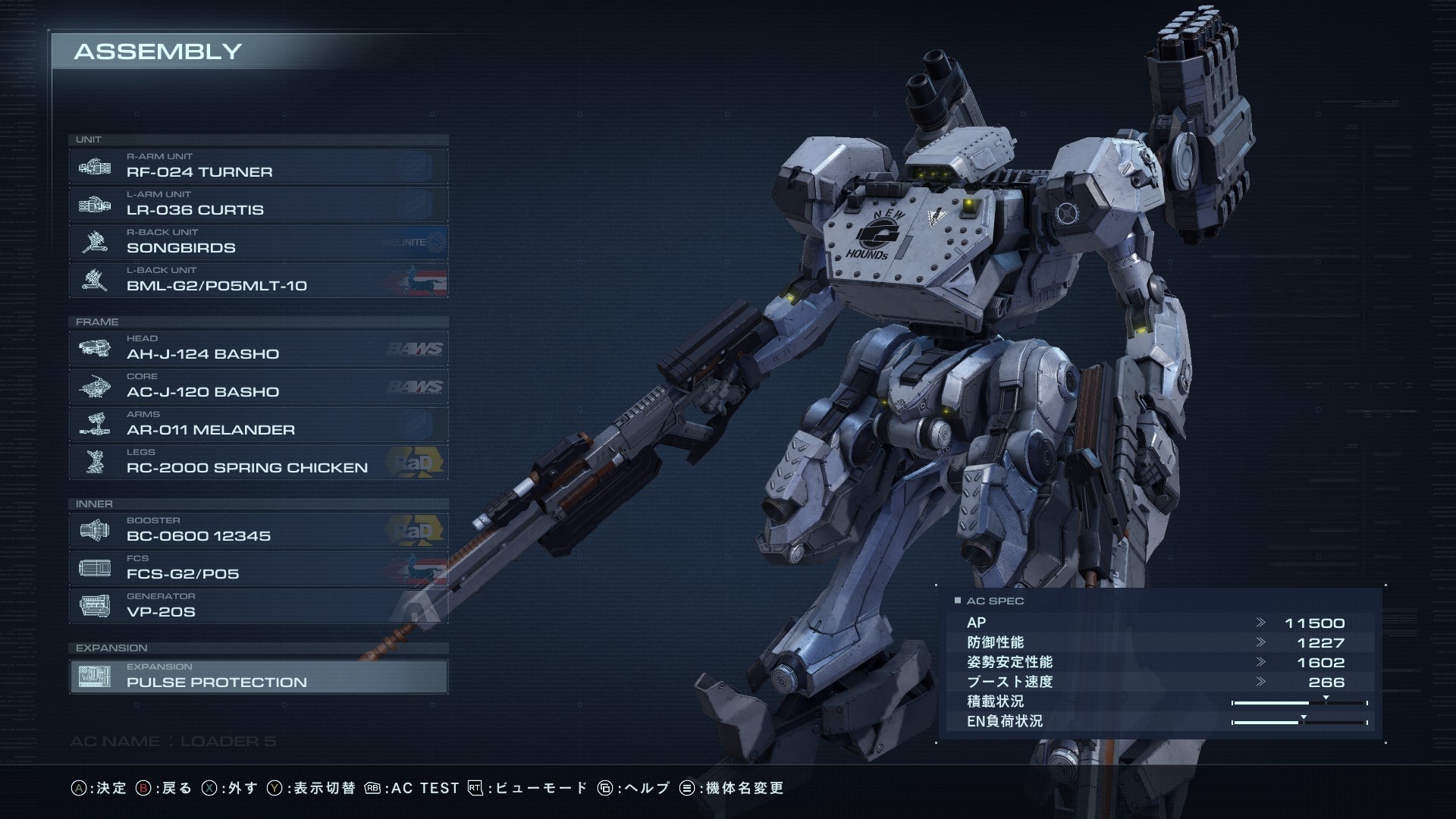Open the RC-2000 SPRING CHICKEN legs slot
Viewport: 1456px width, 819px height.
click(258, 462)
